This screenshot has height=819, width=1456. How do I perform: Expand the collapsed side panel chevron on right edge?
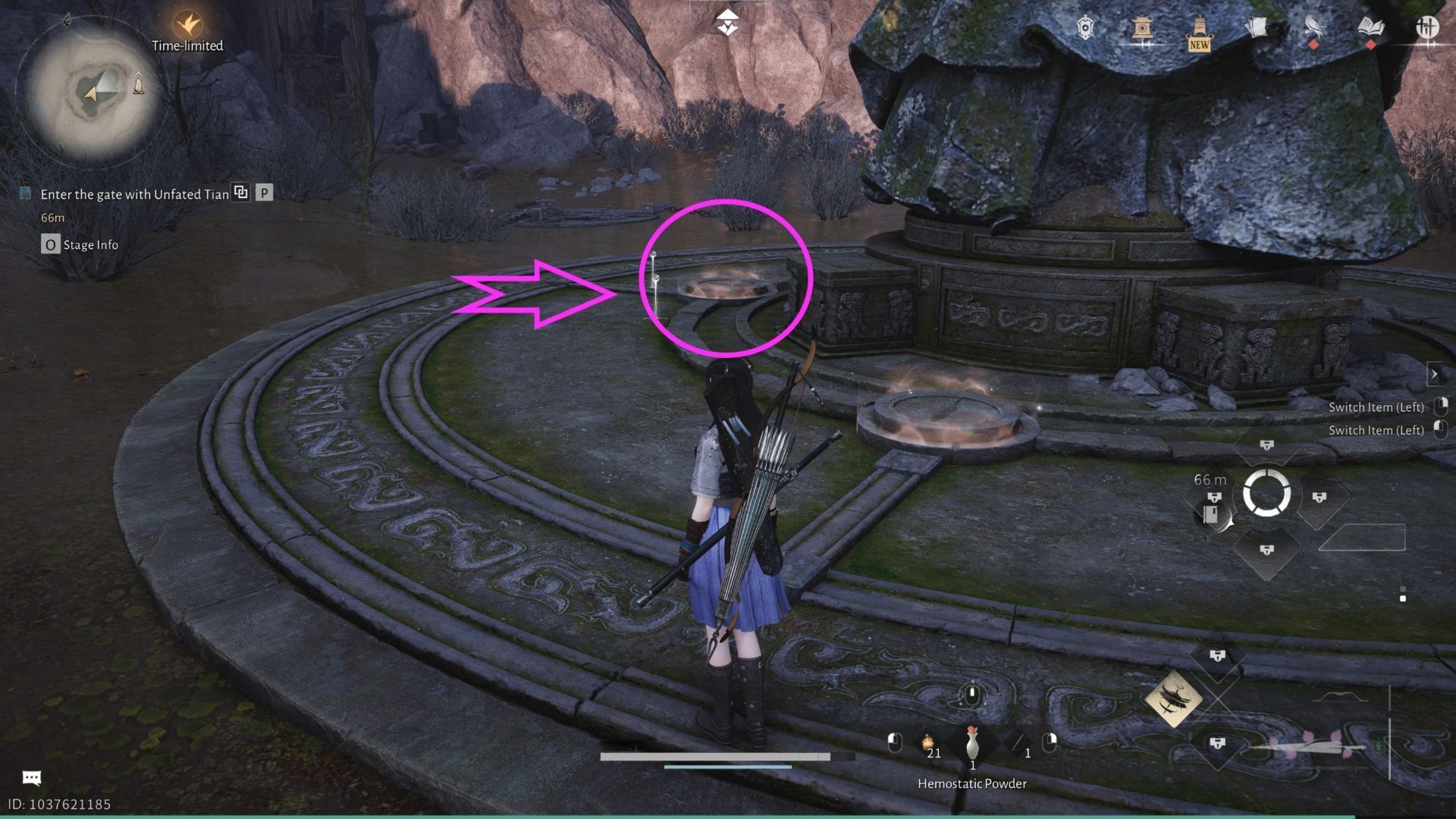1434,374
